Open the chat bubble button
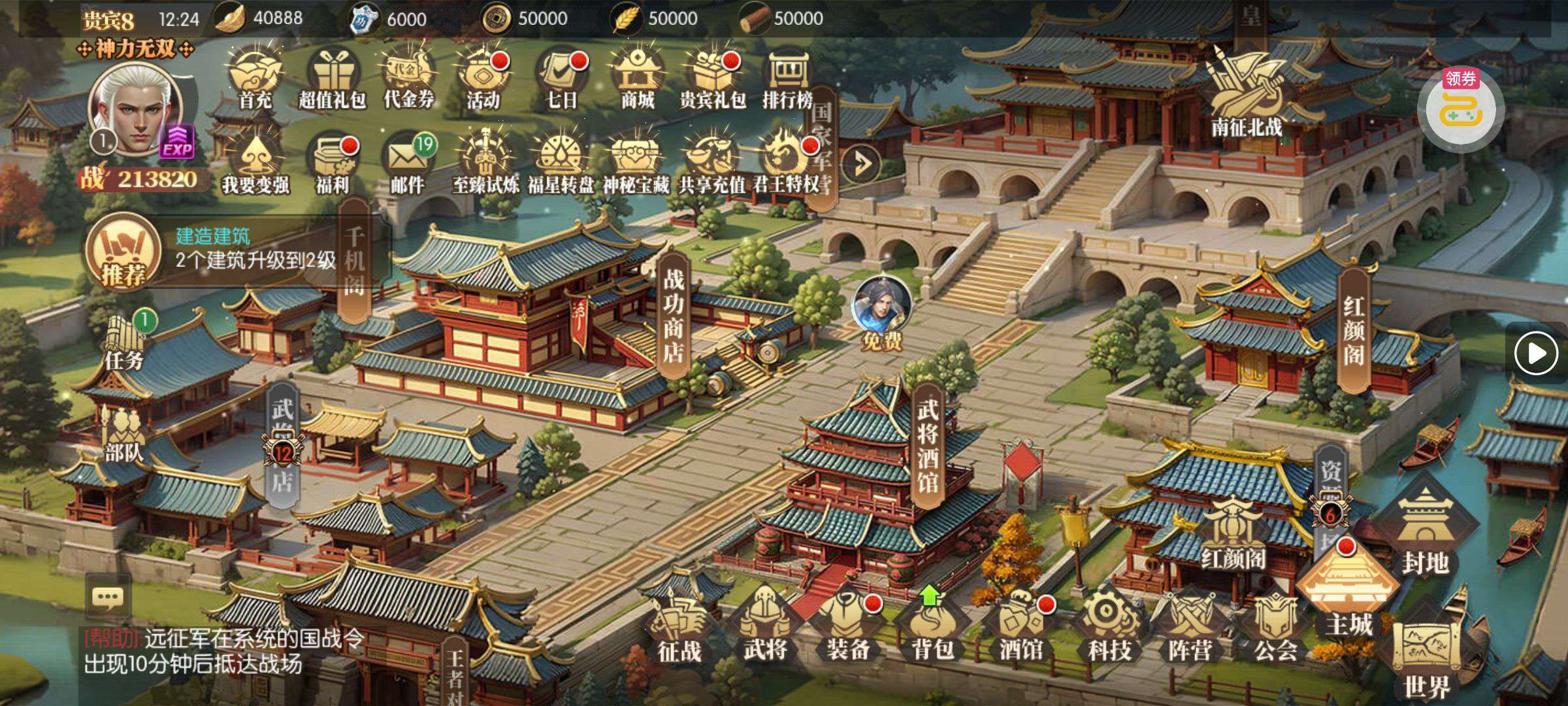 (108, 597)
